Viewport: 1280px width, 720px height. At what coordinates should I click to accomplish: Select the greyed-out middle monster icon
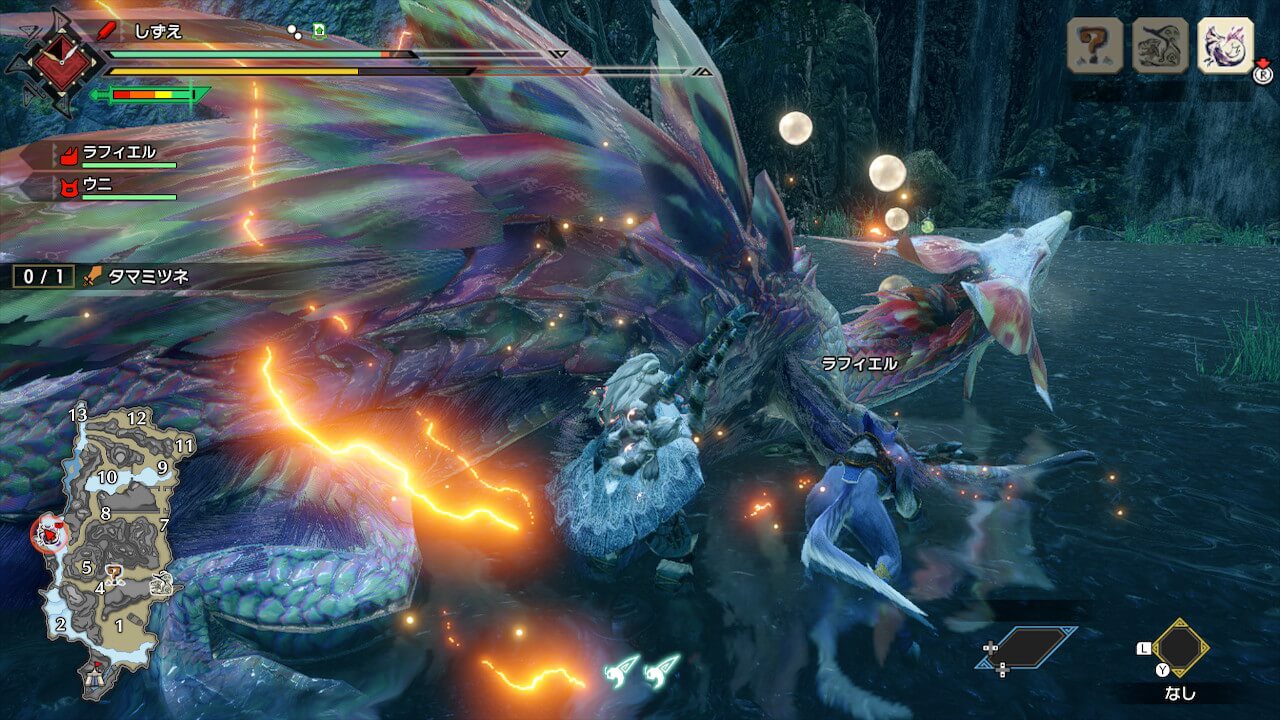(x=1160, y=46)
